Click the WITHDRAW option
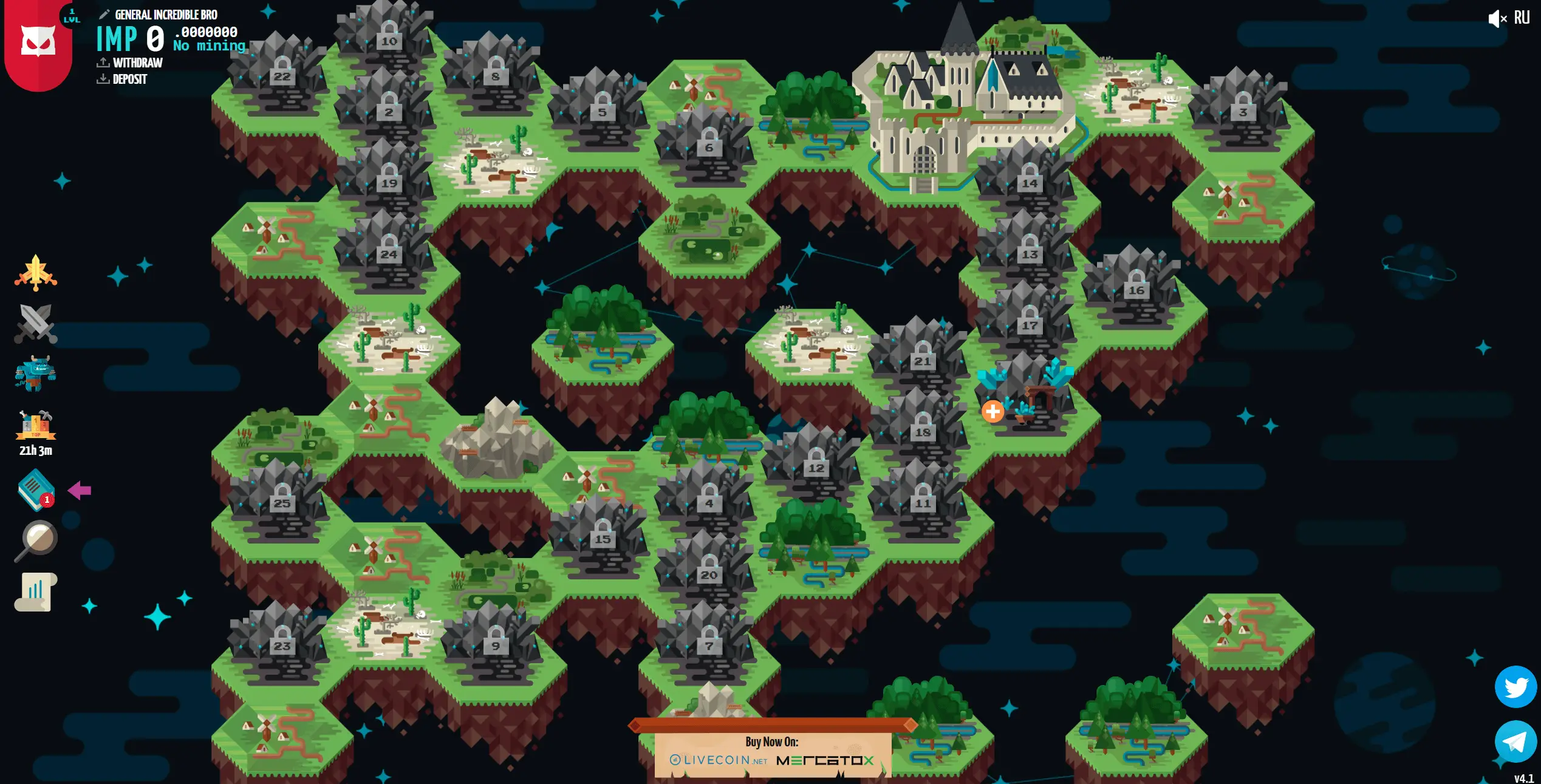The height and width of the screenshot is (784, 1541). [x=137, y=62]
